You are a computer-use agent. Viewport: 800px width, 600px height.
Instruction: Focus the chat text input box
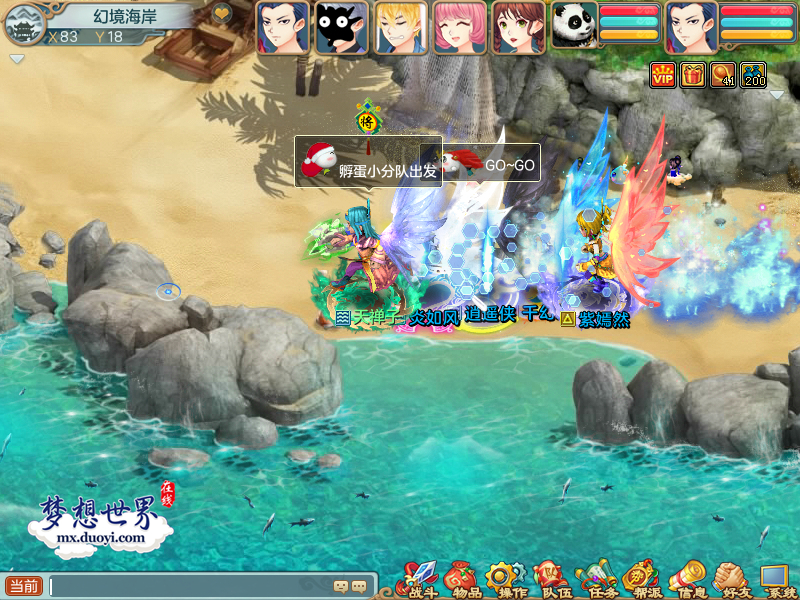coord(190,586)
